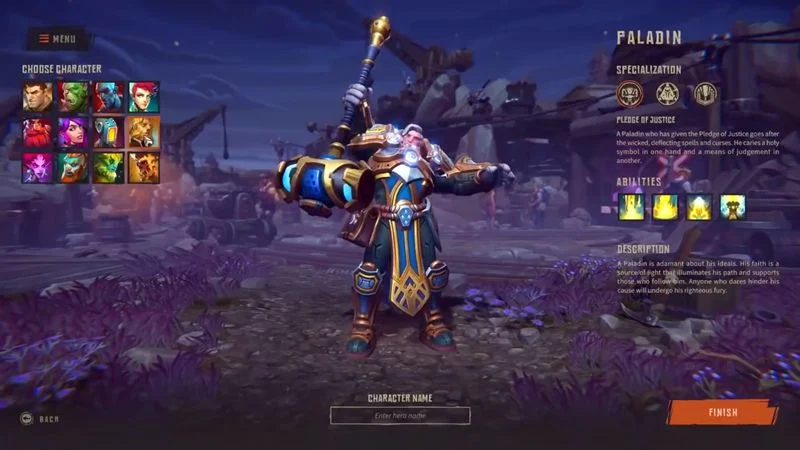Viewport: 800px width, 450px height.
Task: Choose the red-bearded dwarf portrait
Action: [38, 132]
